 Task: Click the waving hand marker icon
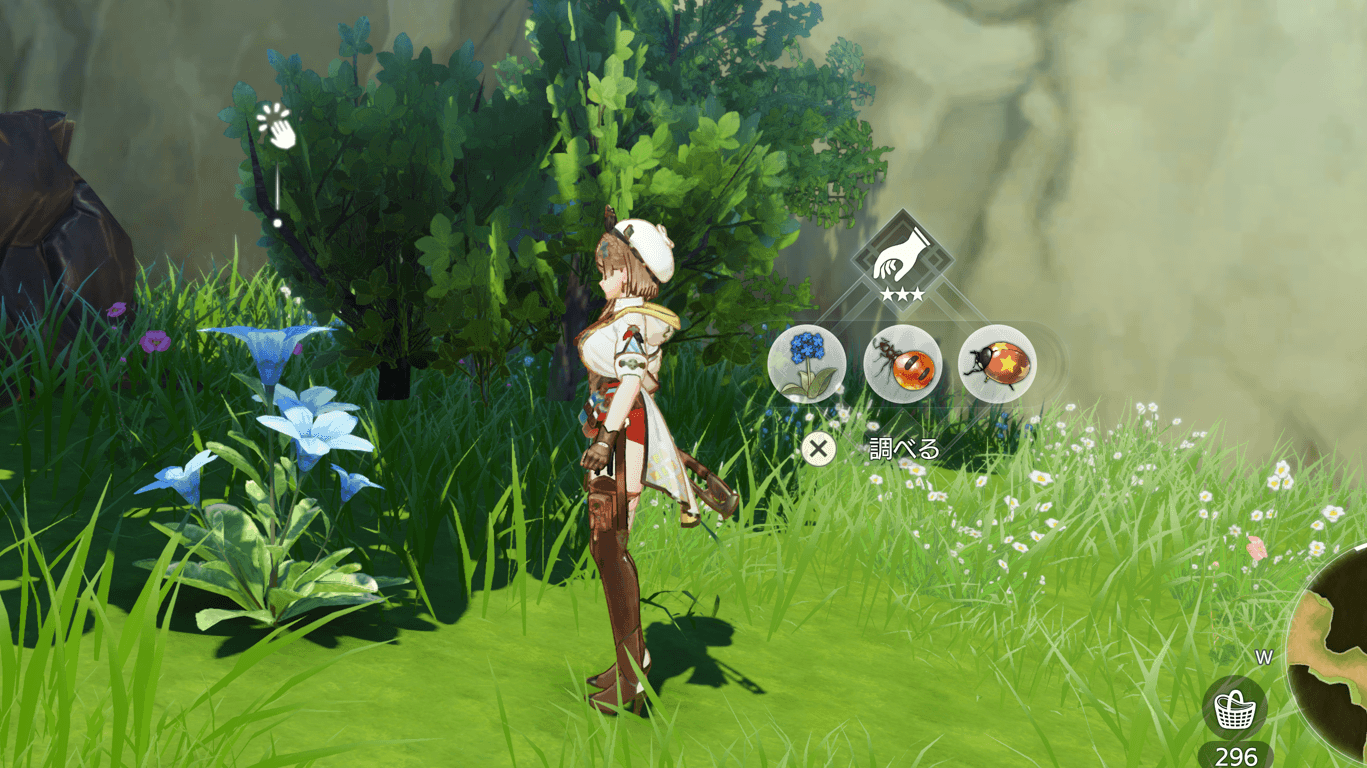[x=277, y=127]
